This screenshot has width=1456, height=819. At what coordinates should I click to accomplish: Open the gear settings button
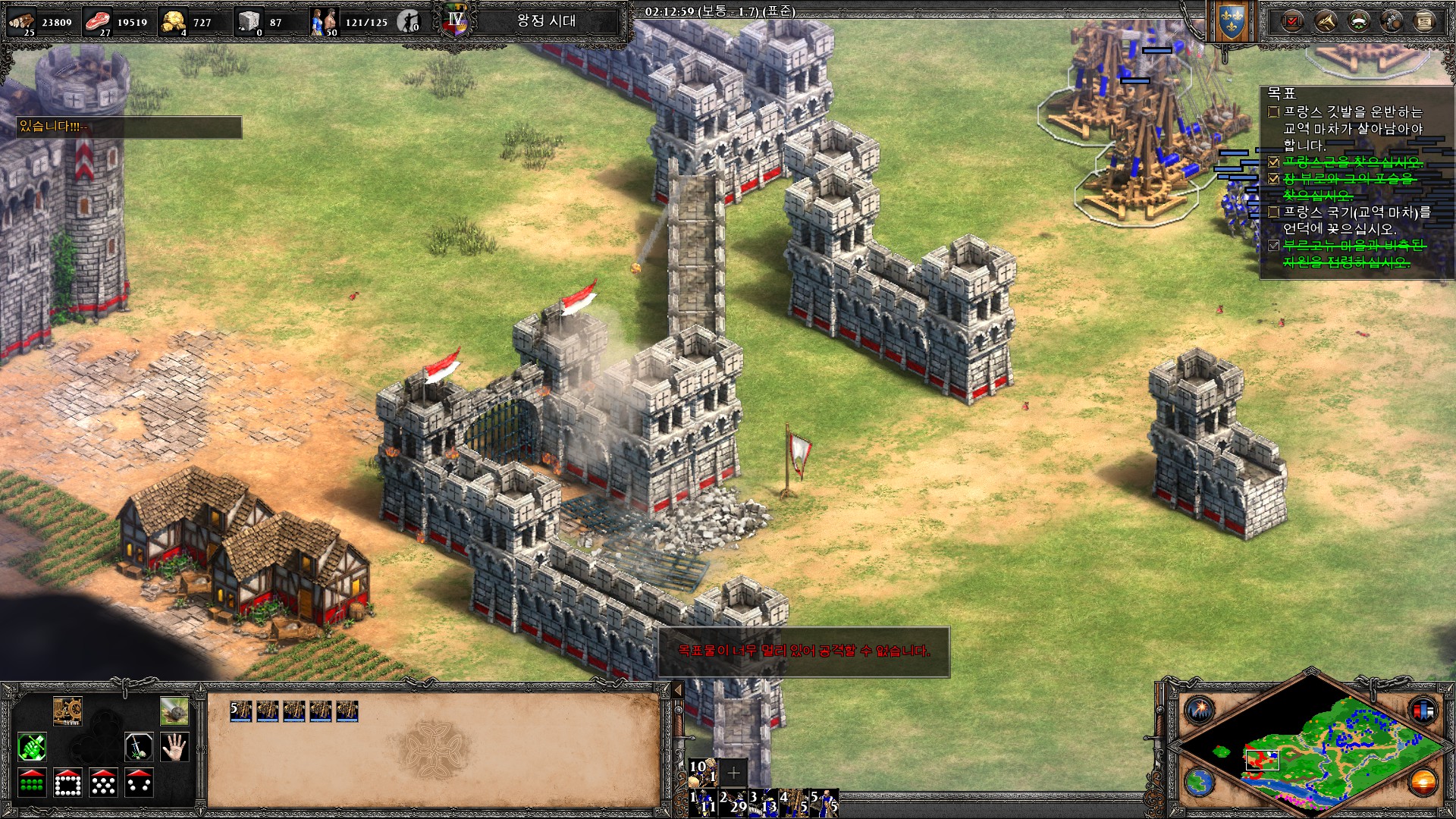1392,21
